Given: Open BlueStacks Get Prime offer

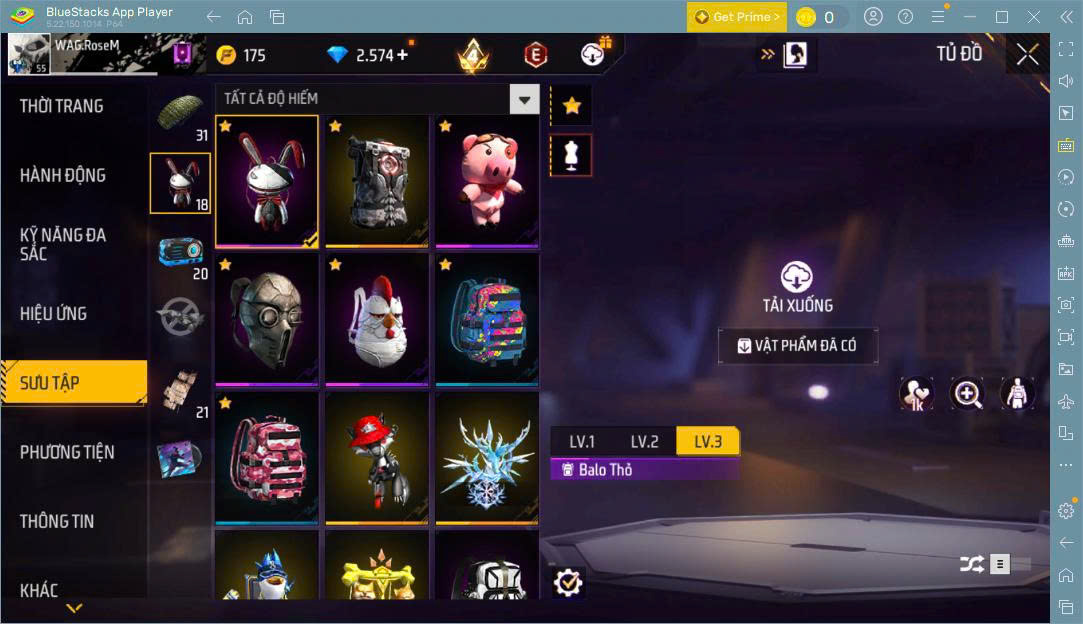Looking at the screenshot, I should [x=736, y=17].
